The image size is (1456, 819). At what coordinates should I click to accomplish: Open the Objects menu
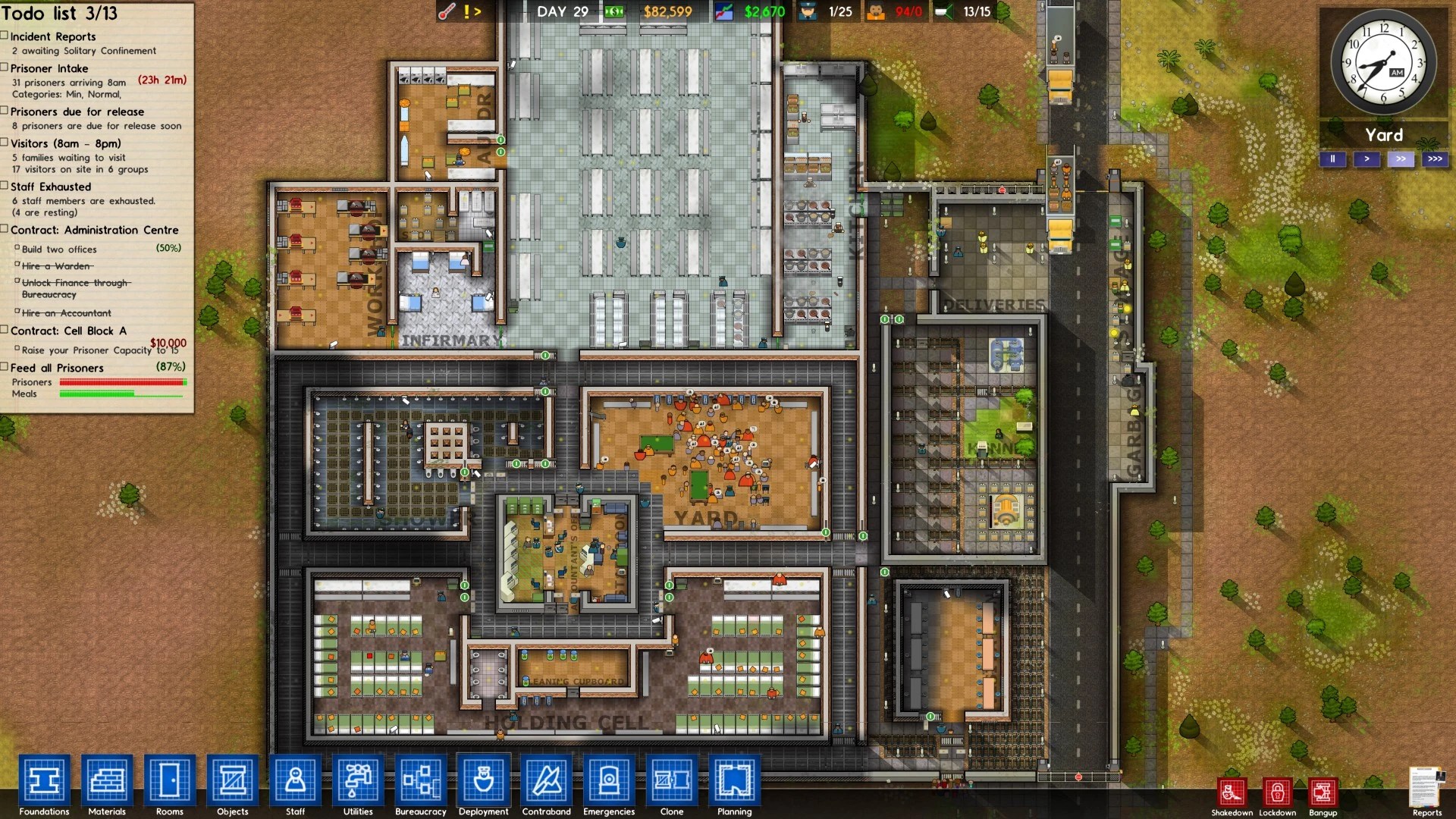(232, 783)
